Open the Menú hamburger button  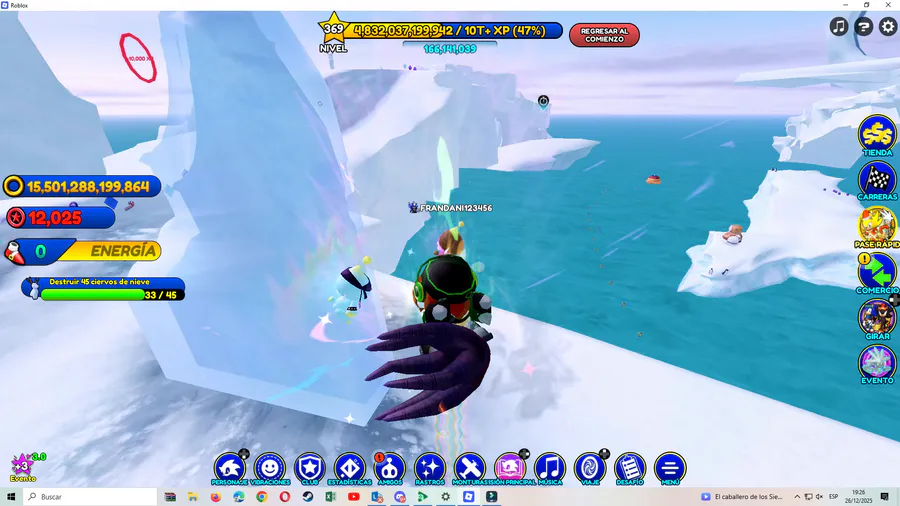[x=669, y=467]
